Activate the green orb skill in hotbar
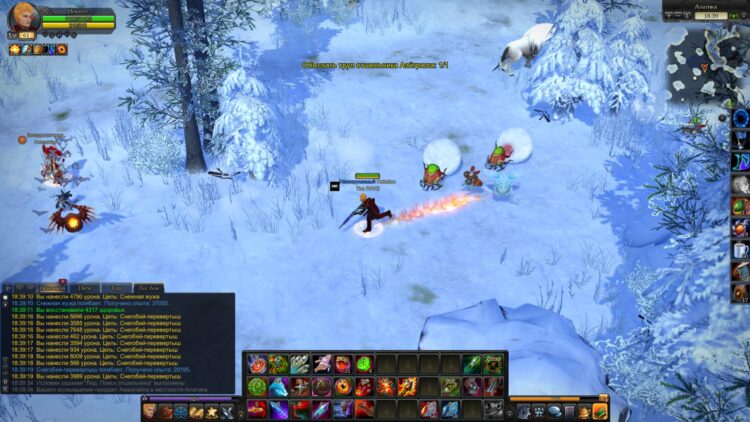Screen dimensions: 750x422 pos(364,364)
